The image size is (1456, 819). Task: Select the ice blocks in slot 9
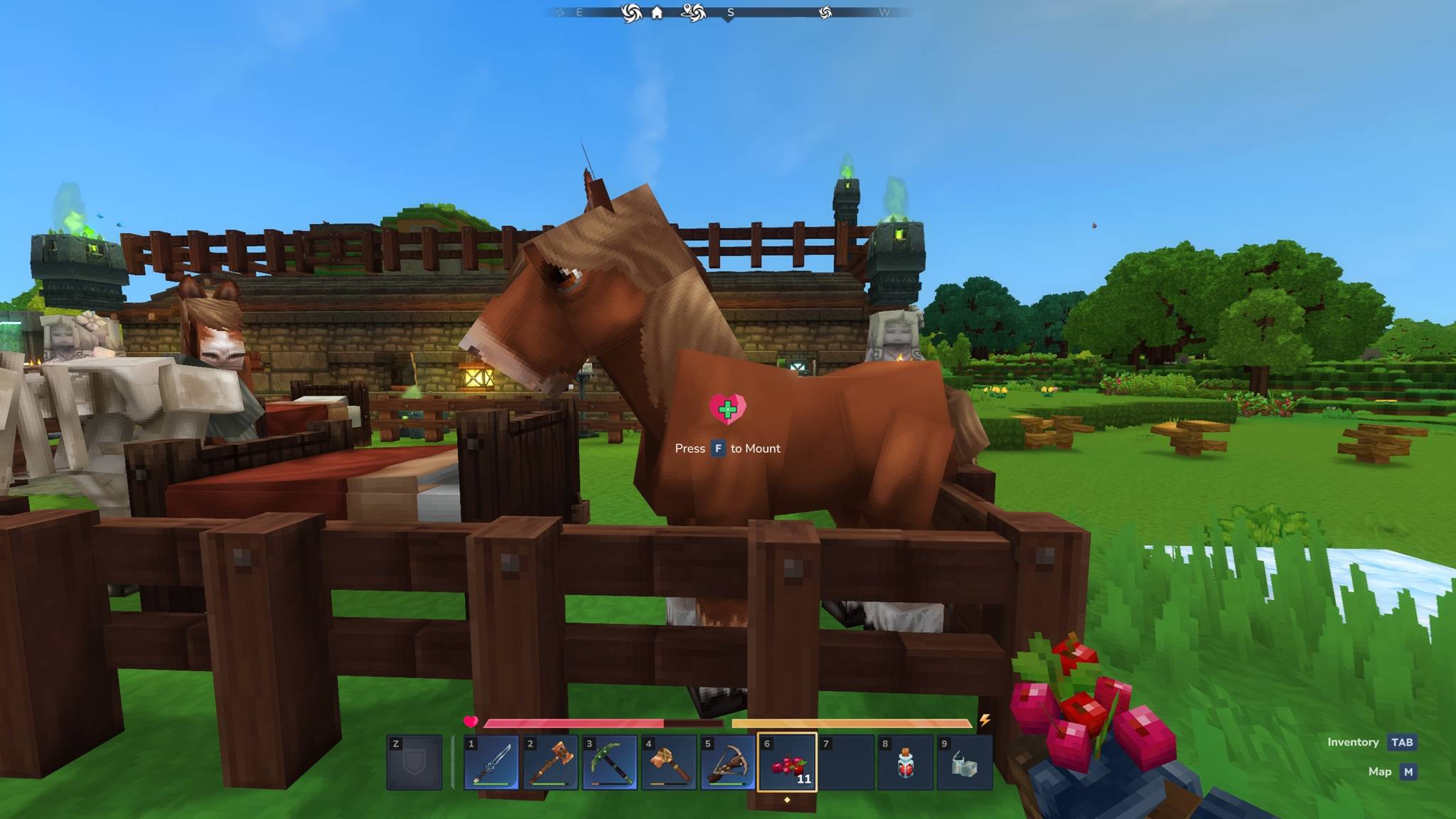tap(964, 763)
